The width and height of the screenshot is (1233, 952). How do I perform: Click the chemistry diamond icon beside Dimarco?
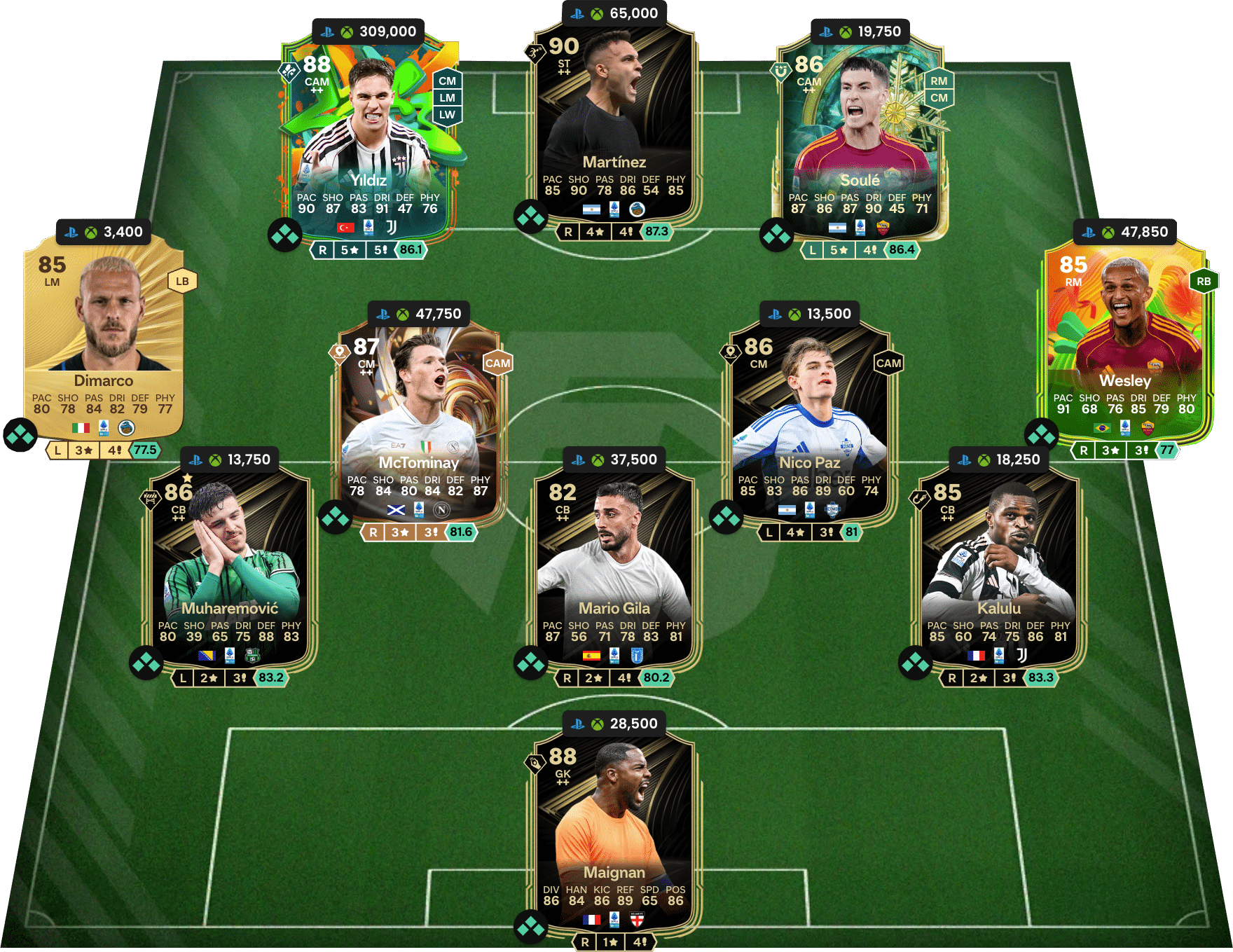click(20, 435)
